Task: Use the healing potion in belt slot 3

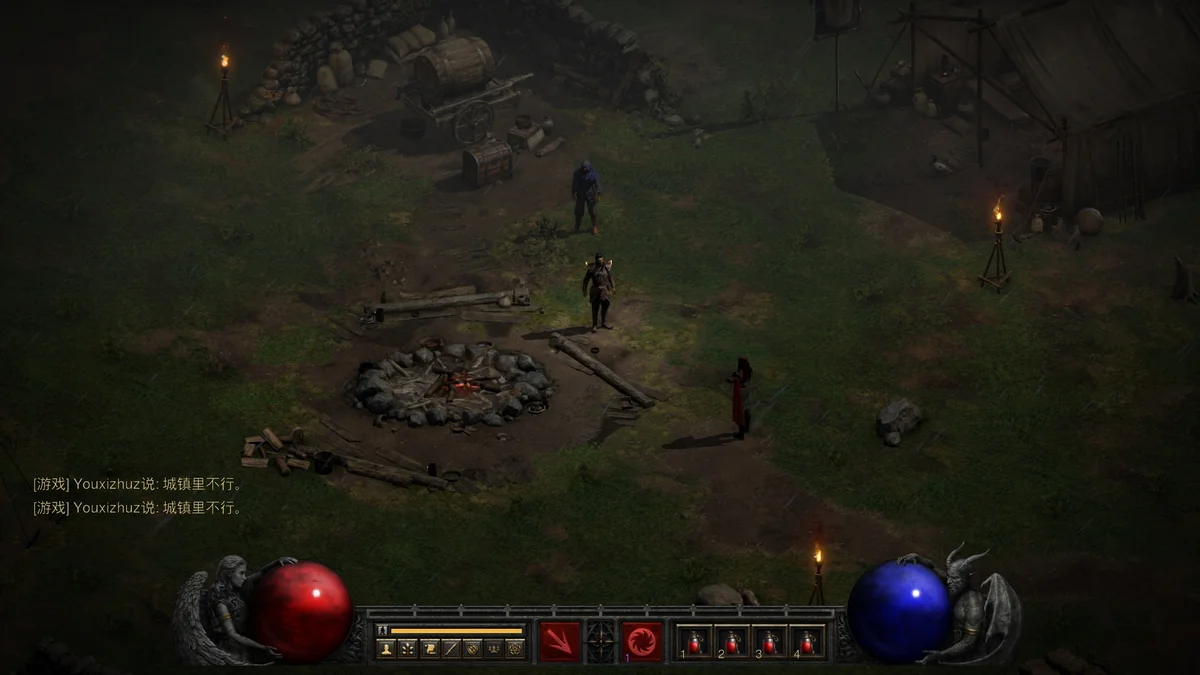Action: [769, 642]
